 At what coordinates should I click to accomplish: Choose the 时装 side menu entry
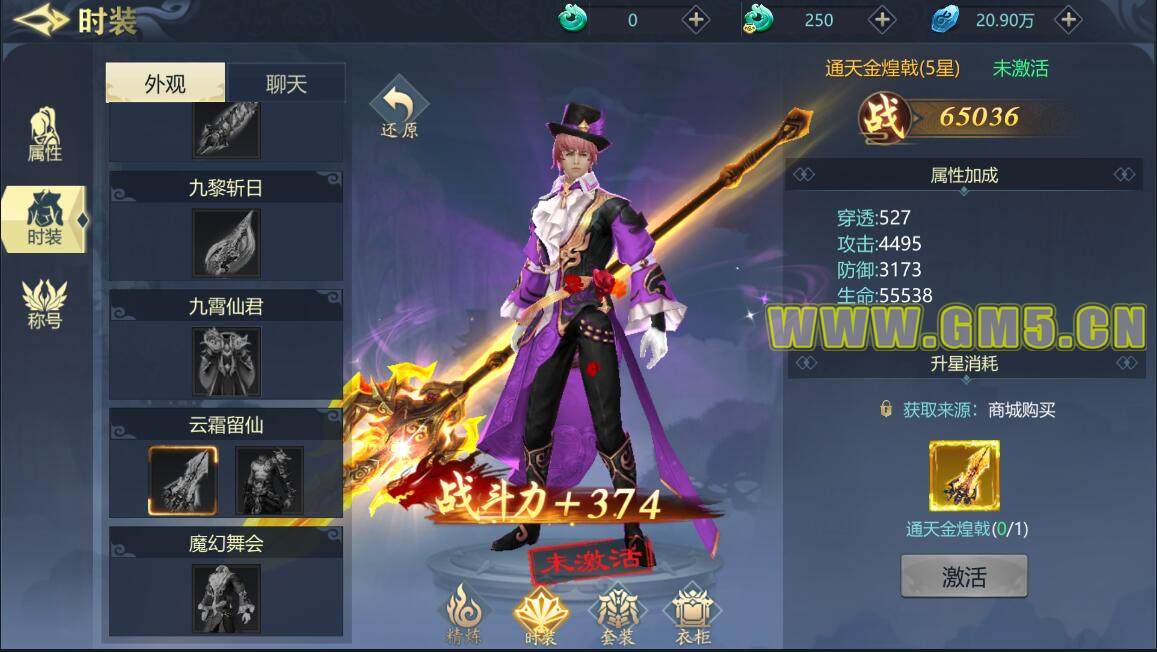(45, 218)
